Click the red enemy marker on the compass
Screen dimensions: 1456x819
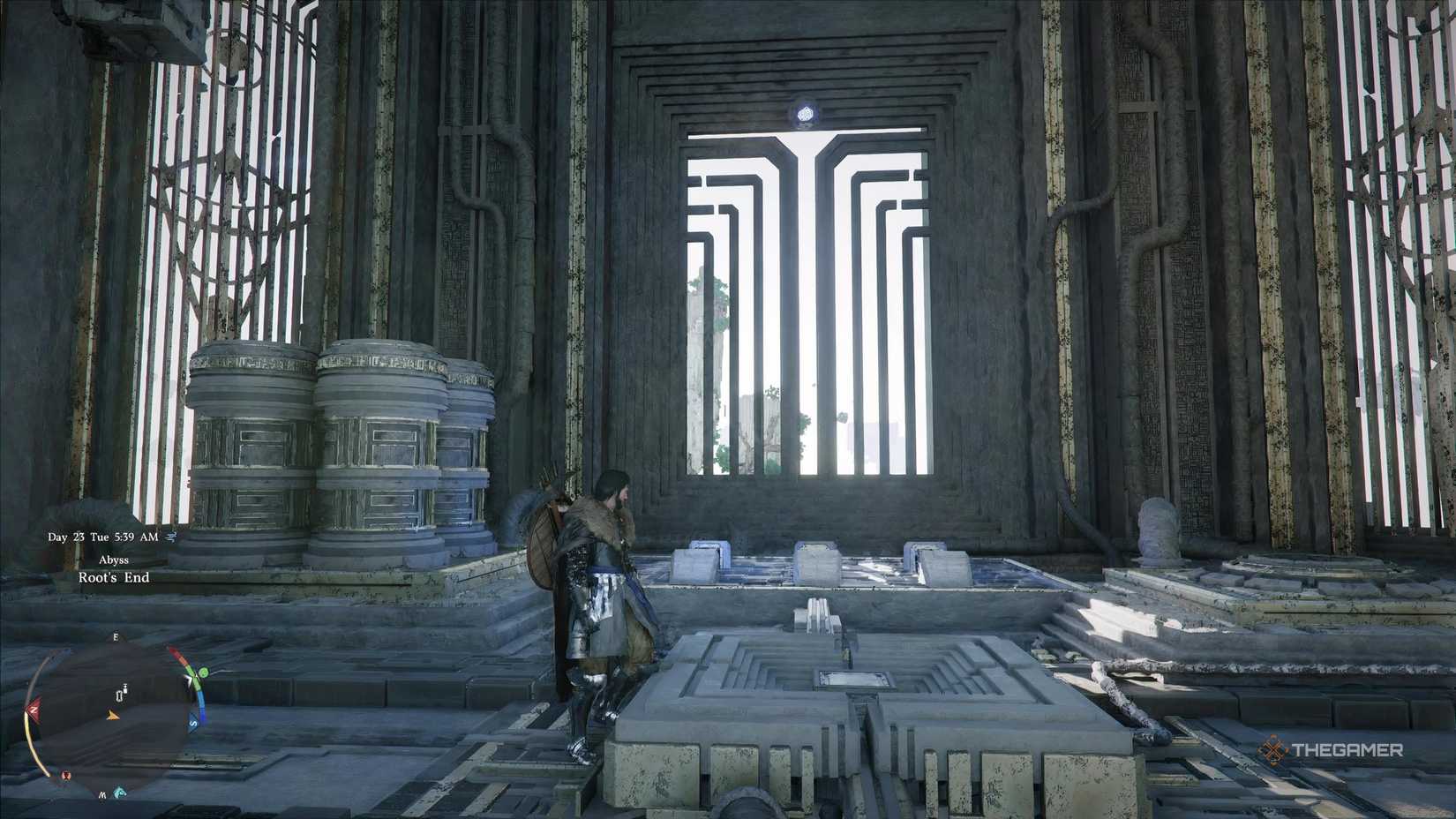66,776
